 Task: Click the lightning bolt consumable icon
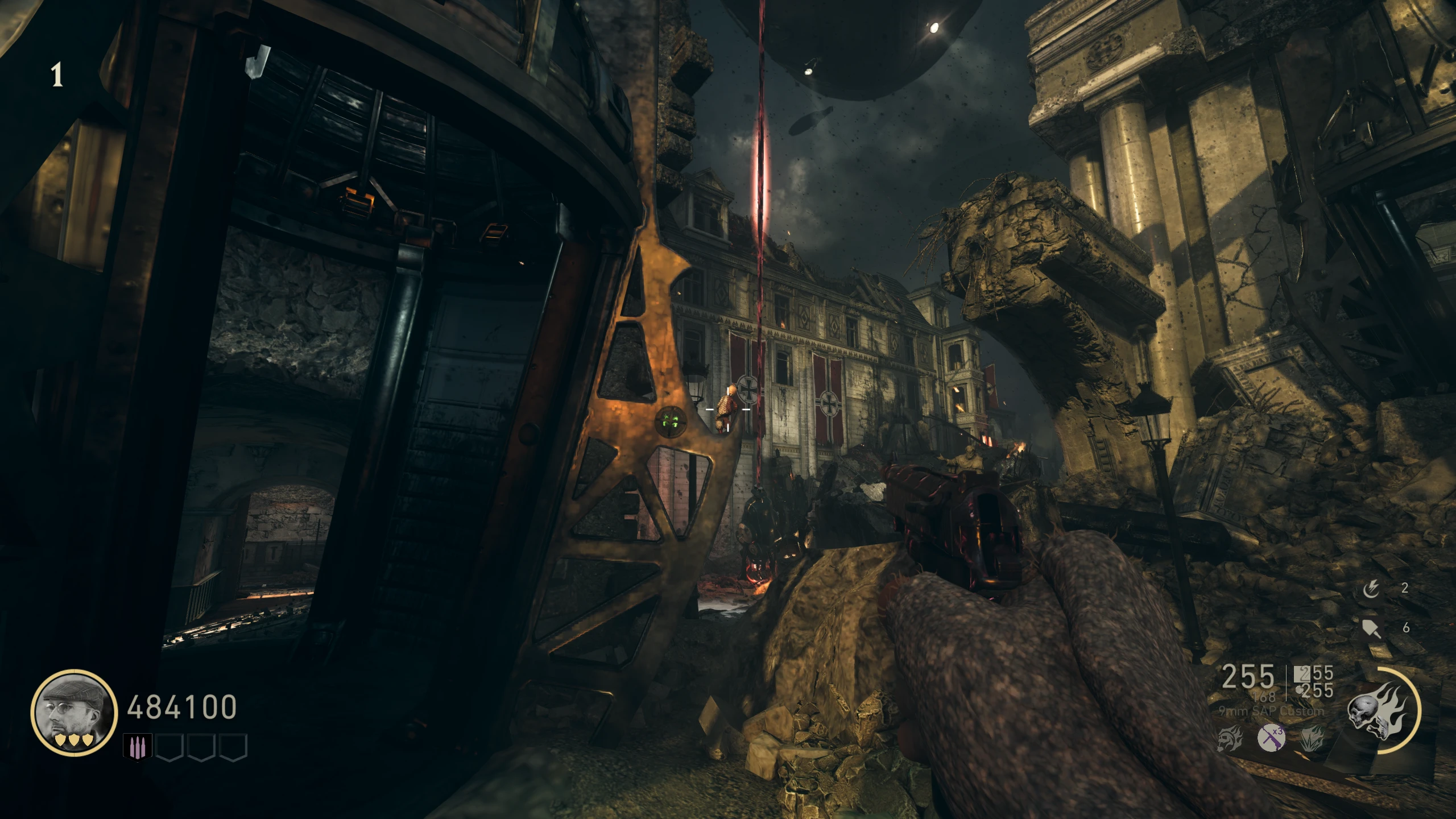point(1370,589)
